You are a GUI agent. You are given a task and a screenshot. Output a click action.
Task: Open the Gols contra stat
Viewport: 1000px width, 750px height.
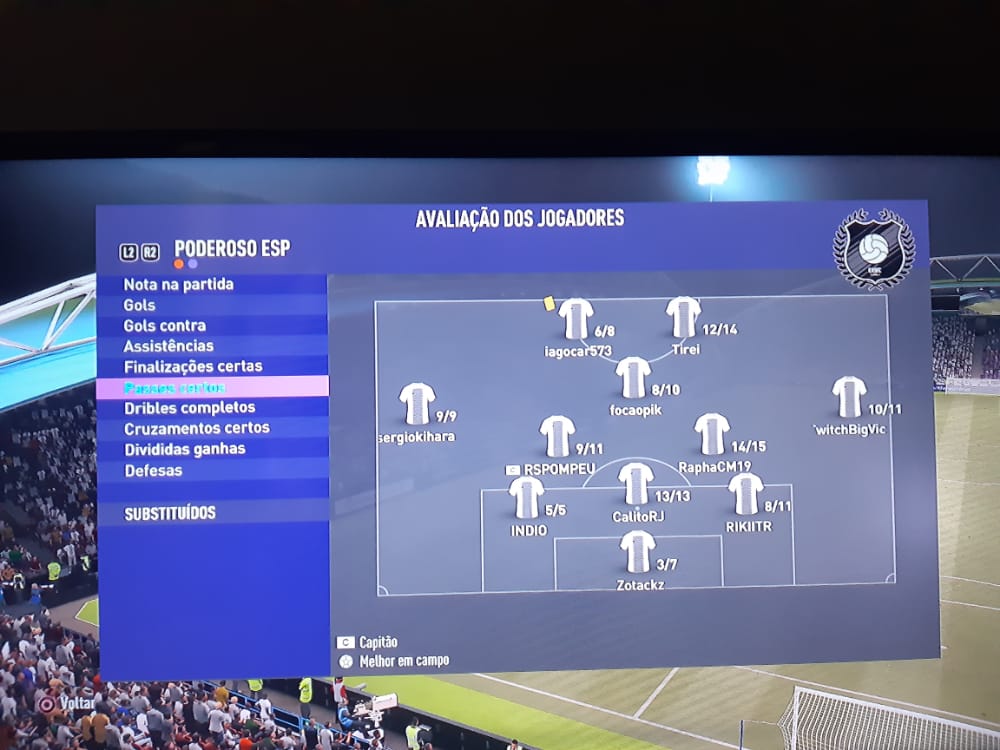[x=165, y=325]
